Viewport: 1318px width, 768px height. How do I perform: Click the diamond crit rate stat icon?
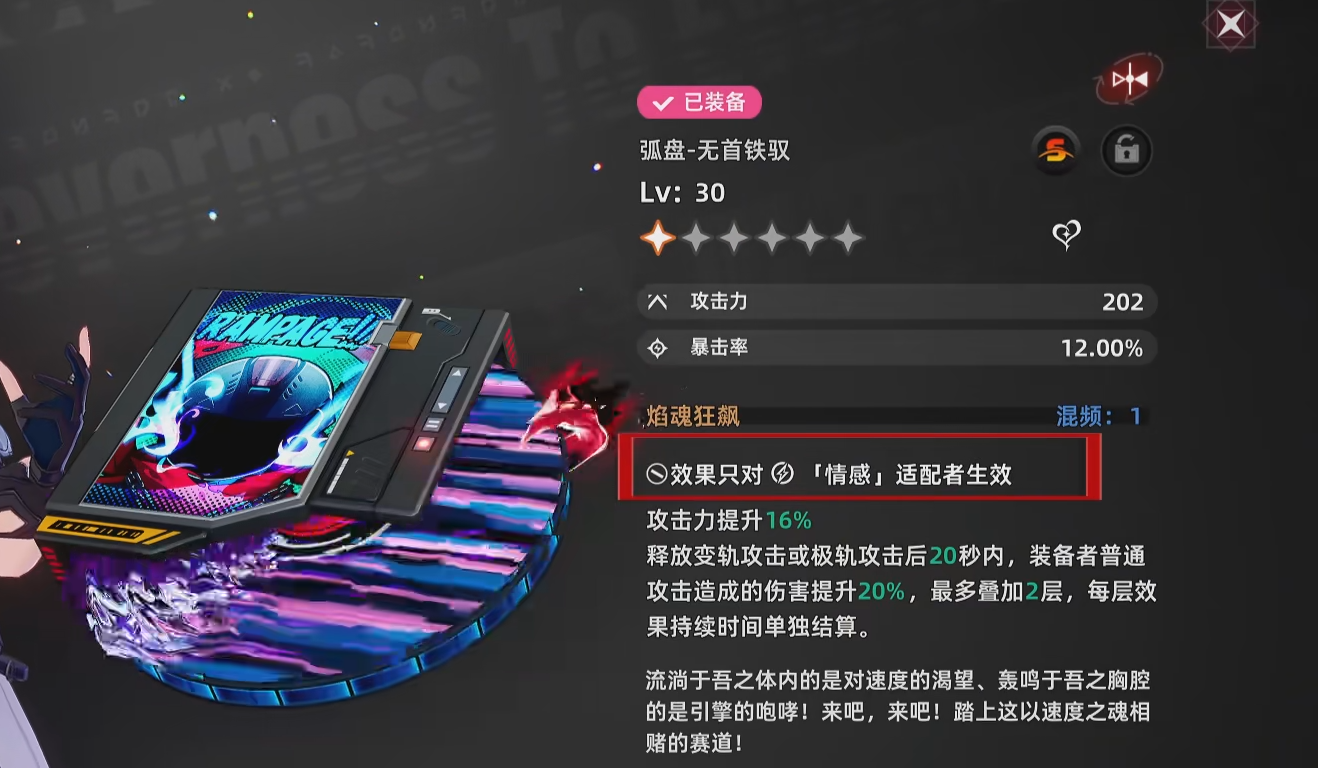657,348
